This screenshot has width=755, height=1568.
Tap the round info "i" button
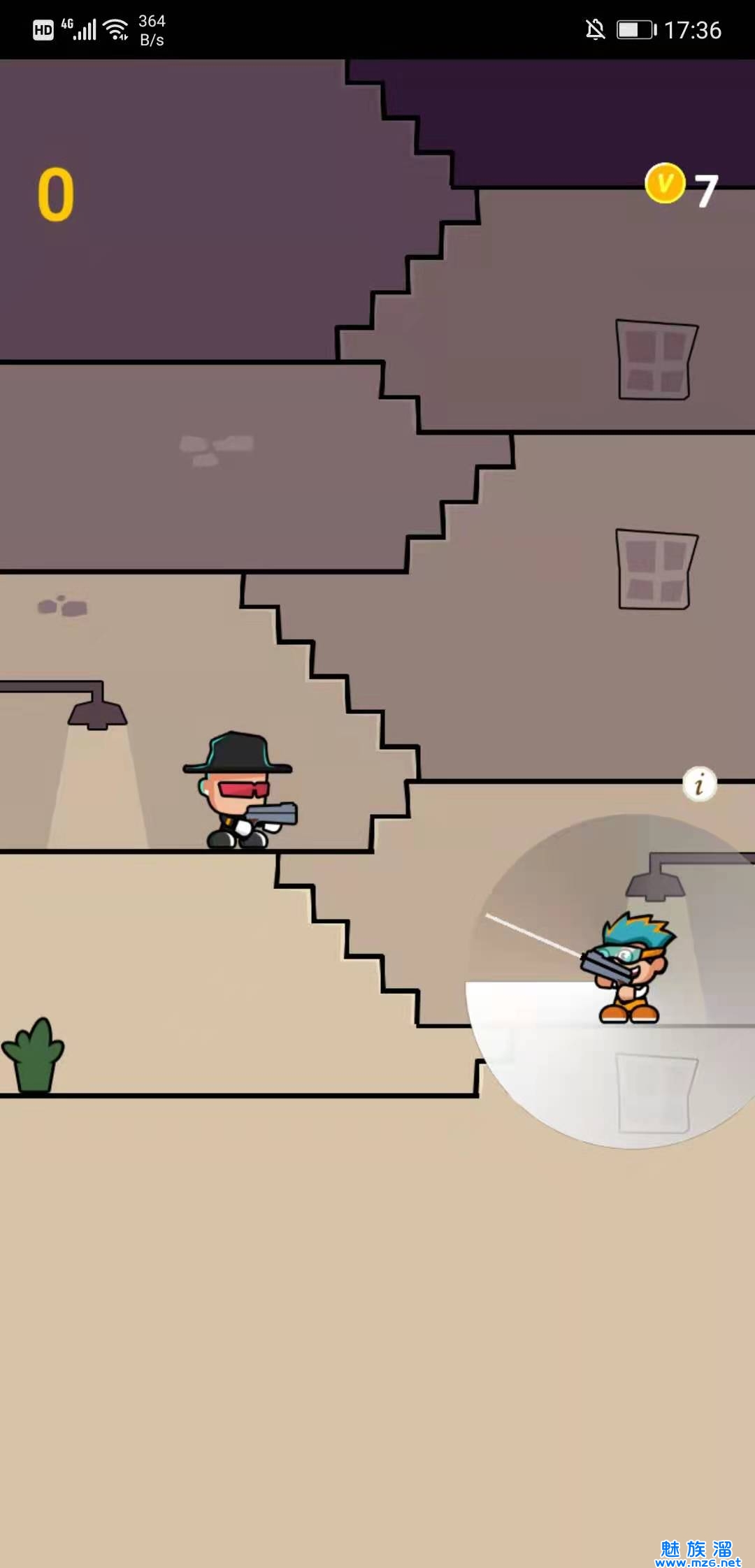pyautogui.click(x=699, y=785)
